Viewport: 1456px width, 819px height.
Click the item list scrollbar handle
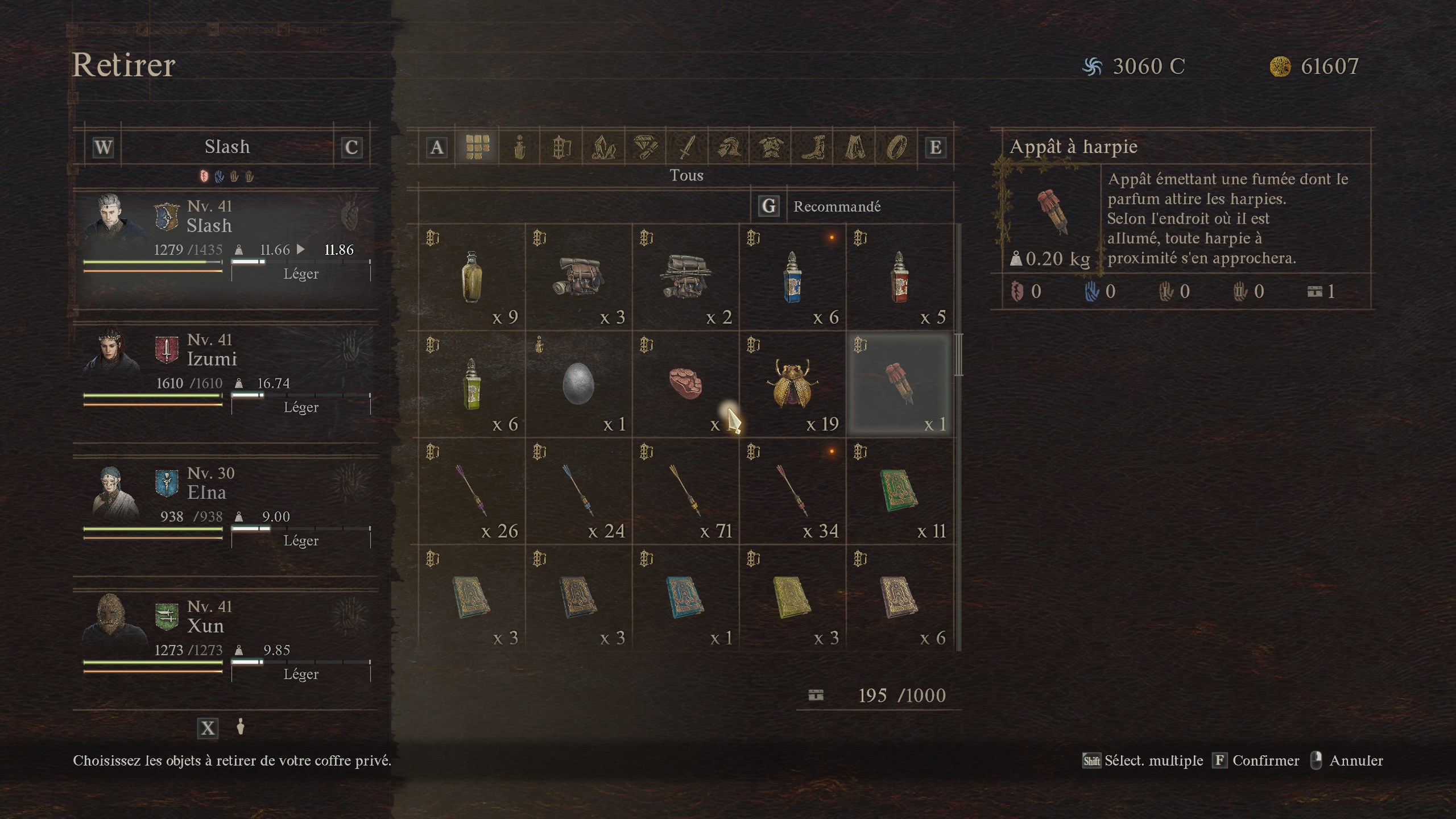click(959, 355)
